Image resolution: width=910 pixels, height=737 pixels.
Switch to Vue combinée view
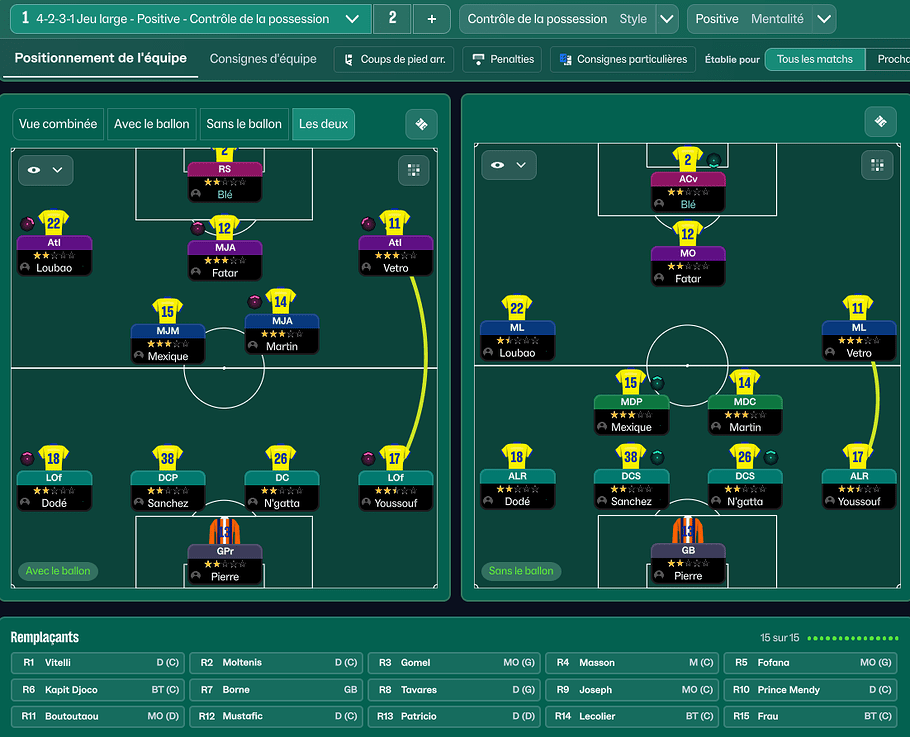58,124
